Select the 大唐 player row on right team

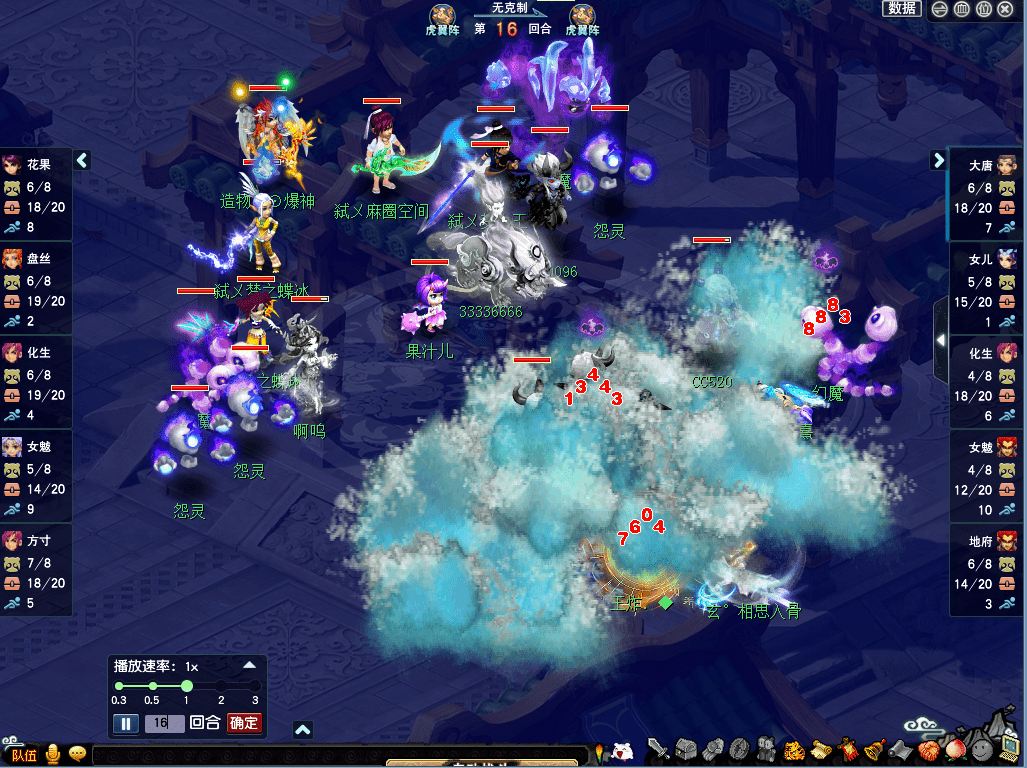pyautogui.click(x=987, y=195)
